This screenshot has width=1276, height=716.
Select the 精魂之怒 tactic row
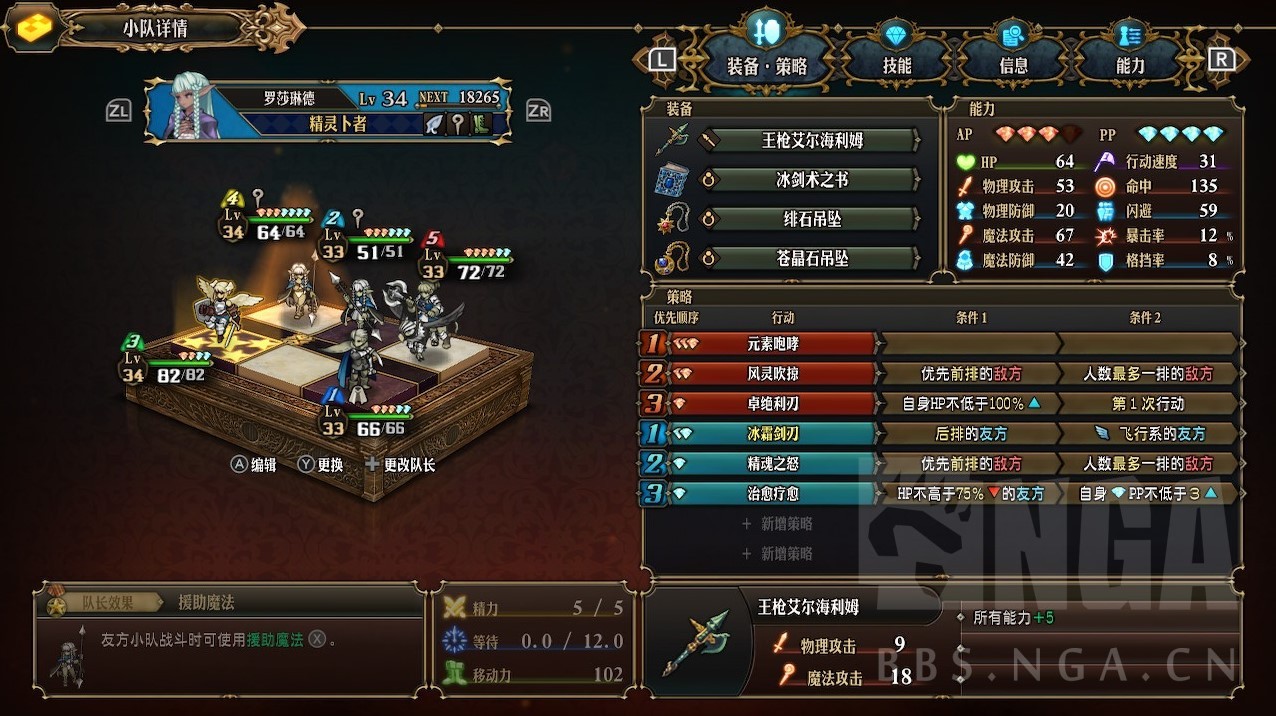772,464
